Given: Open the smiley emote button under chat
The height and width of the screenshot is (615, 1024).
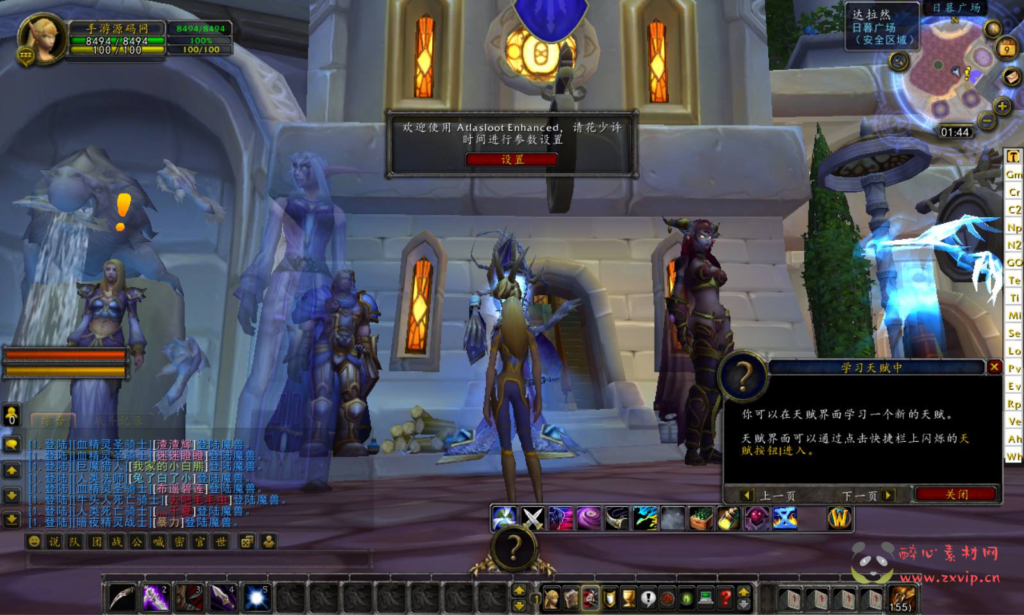Looking at the screenshot, I should [34, 541].
